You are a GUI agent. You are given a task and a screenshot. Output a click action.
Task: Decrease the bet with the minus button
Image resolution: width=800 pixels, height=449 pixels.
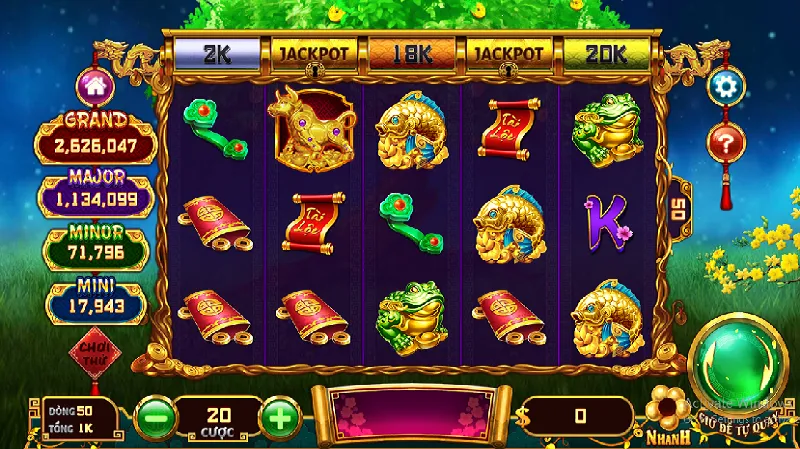point(153,416)
